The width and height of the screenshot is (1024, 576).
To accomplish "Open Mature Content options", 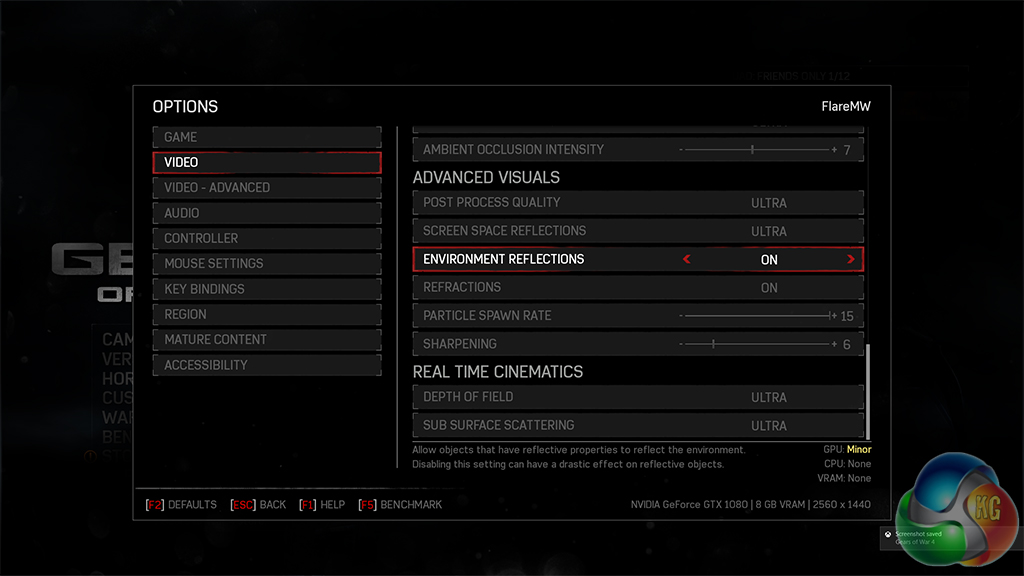I will pyautogui.click(x=266, y=340).
